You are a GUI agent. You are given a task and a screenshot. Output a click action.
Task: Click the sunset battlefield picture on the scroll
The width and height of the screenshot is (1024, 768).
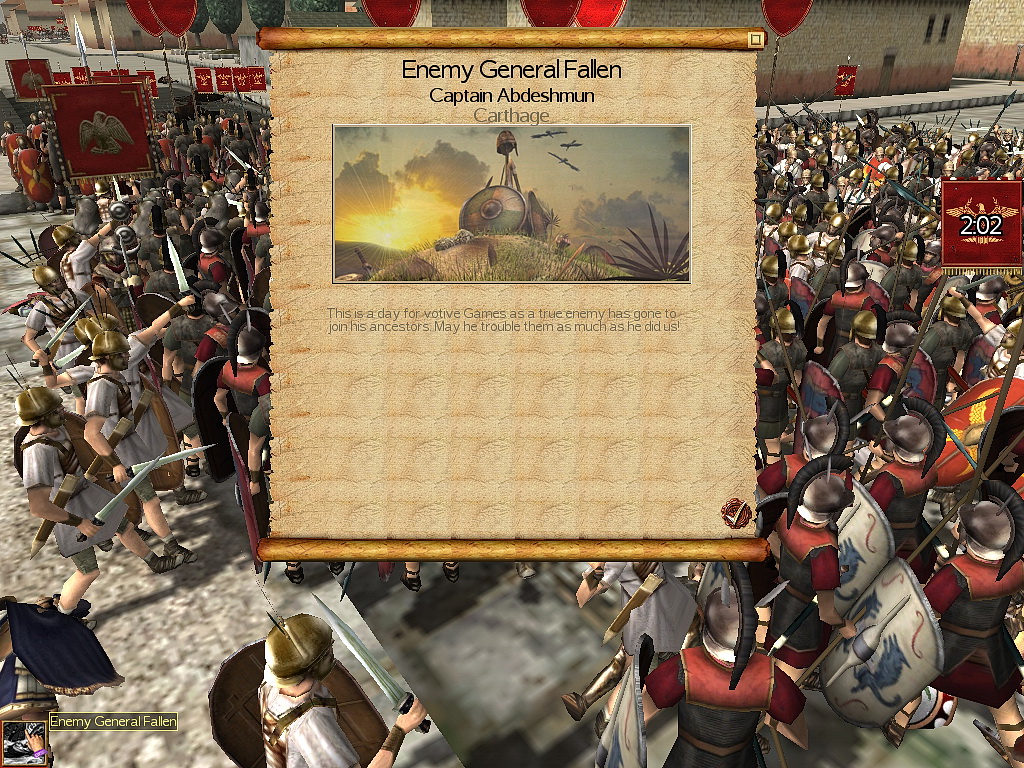click(511, 204)
